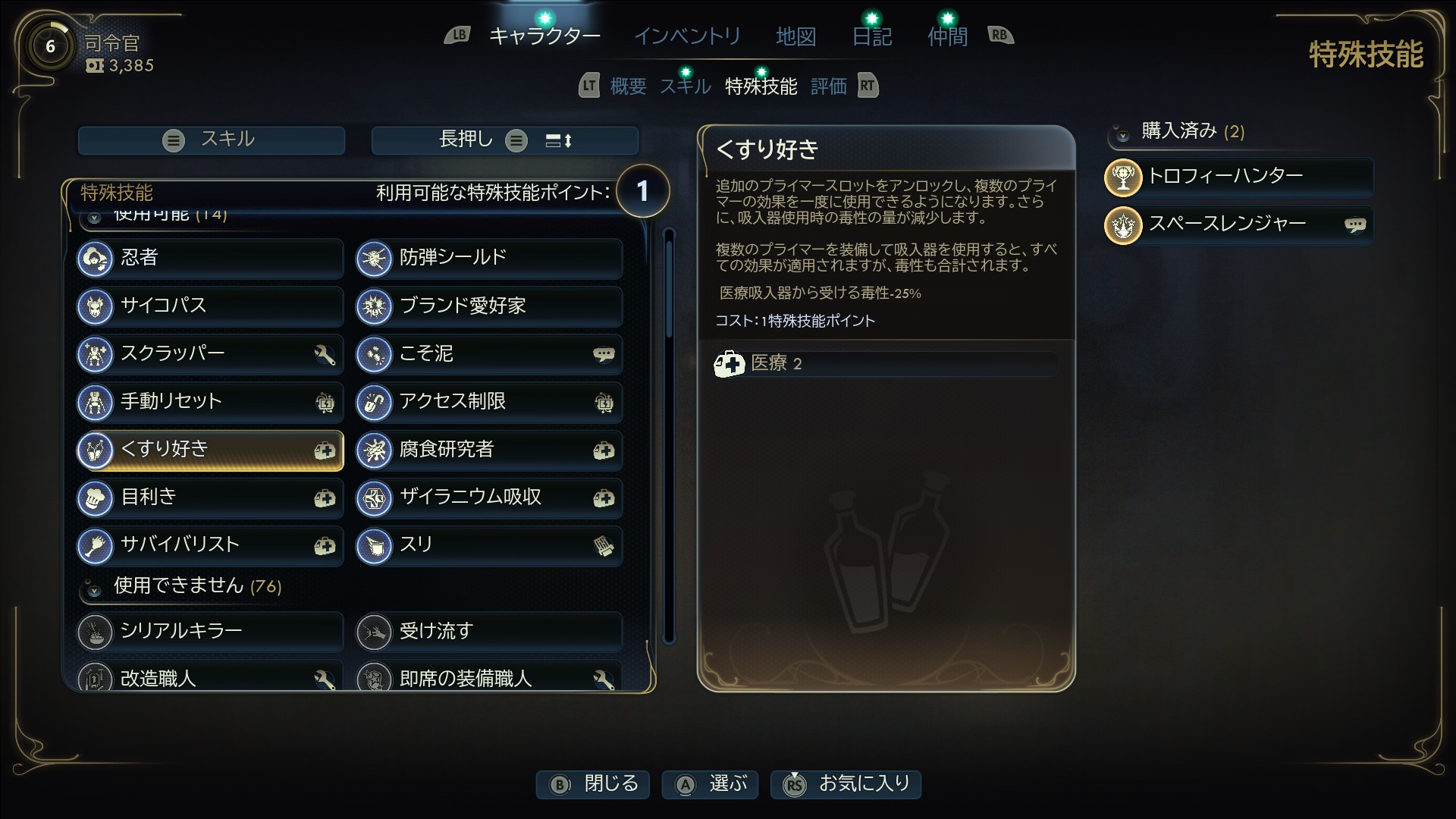
Task: Select the スペースレンジャー perk icon
Action: click(x=1123, y=225)
